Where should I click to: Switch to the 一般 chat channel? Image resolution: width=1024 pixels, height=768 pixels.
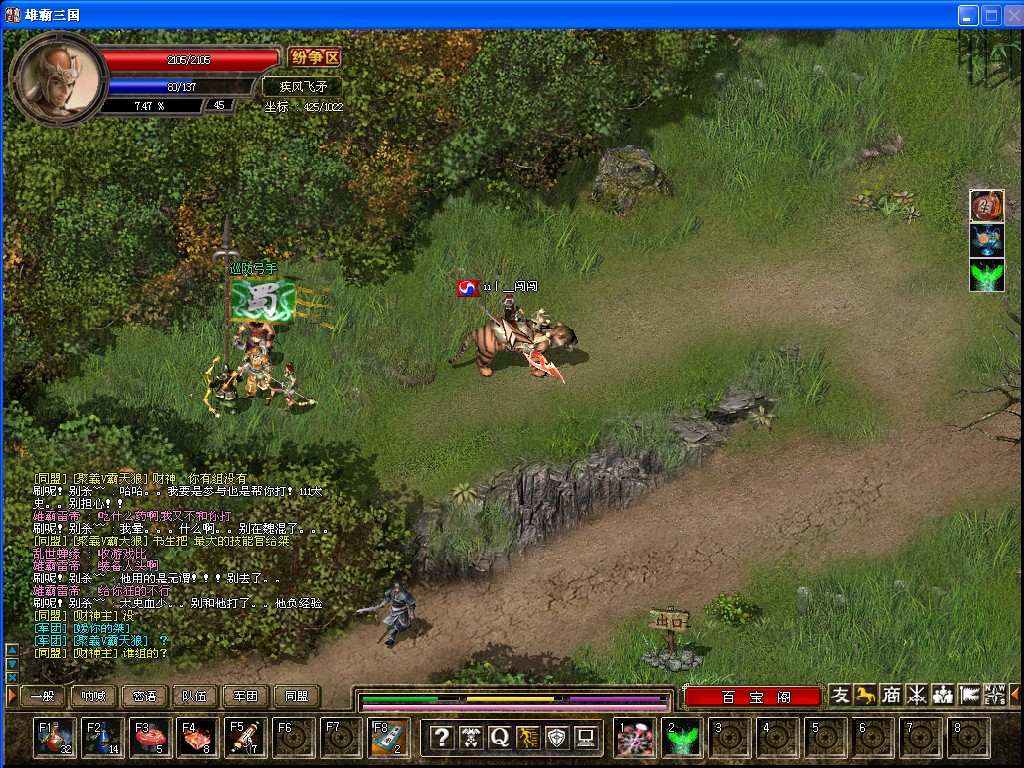(x=42, y=696)
